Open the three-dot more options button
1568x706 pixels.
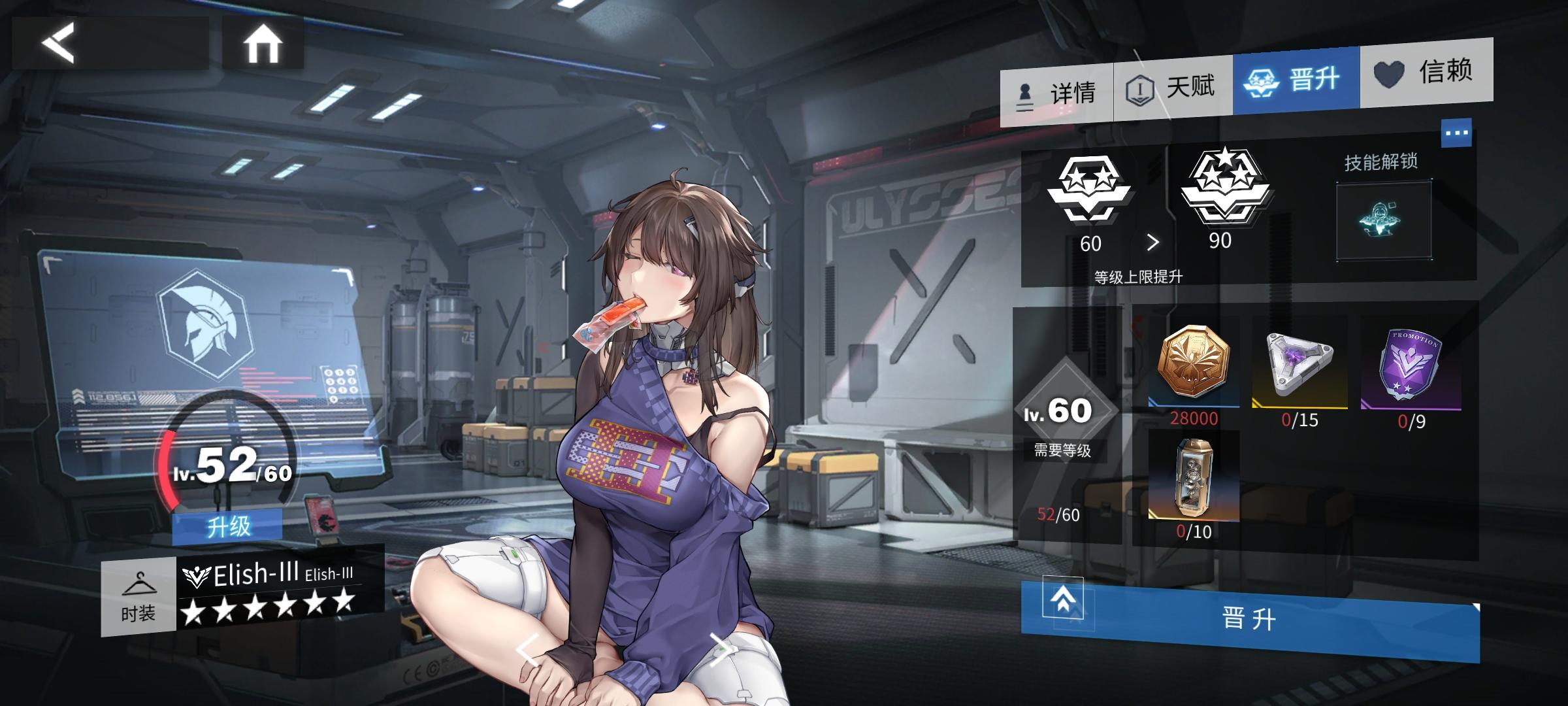(1456, 133)
